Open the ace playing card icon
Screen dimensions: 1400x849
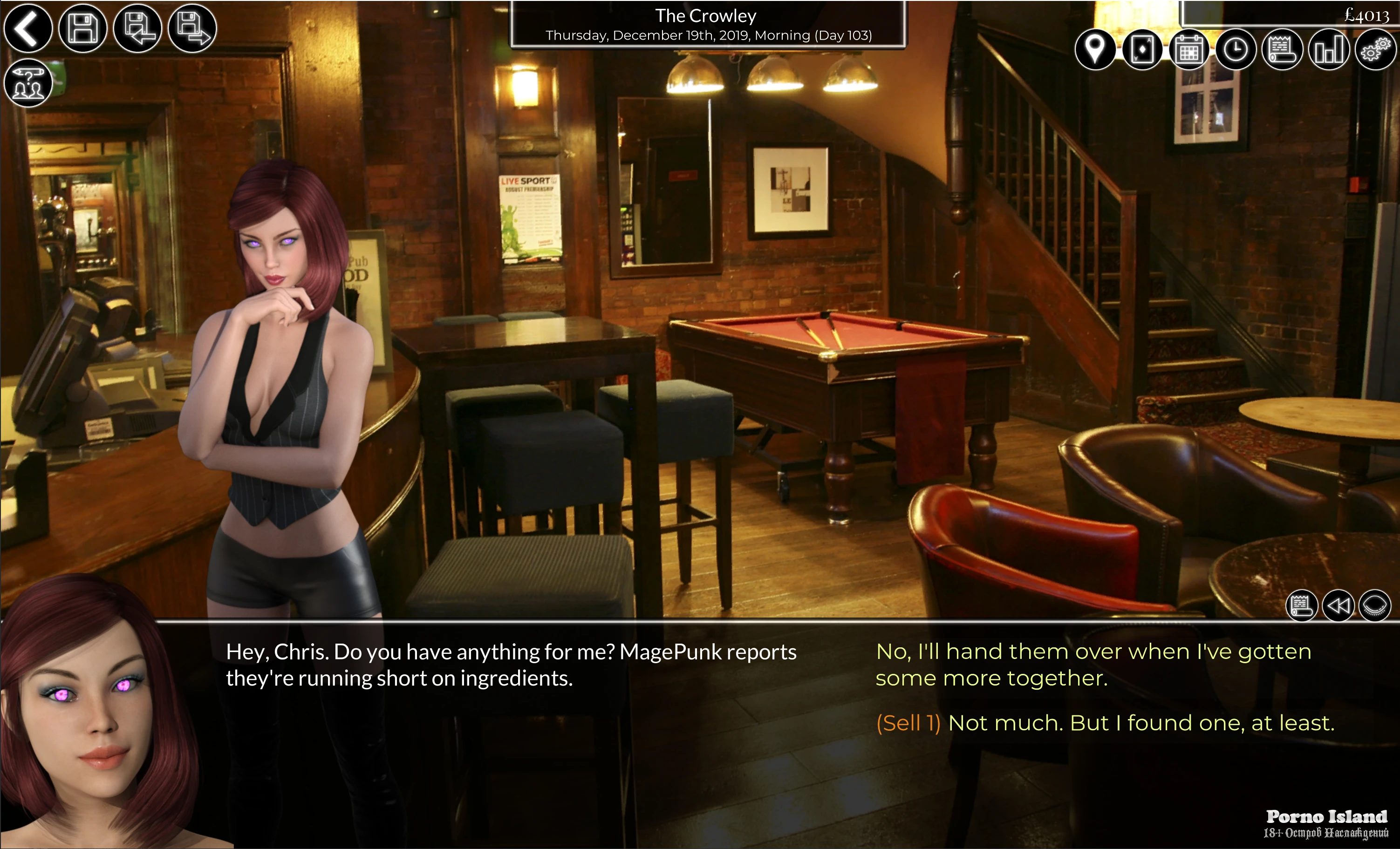click(1142, 50)
